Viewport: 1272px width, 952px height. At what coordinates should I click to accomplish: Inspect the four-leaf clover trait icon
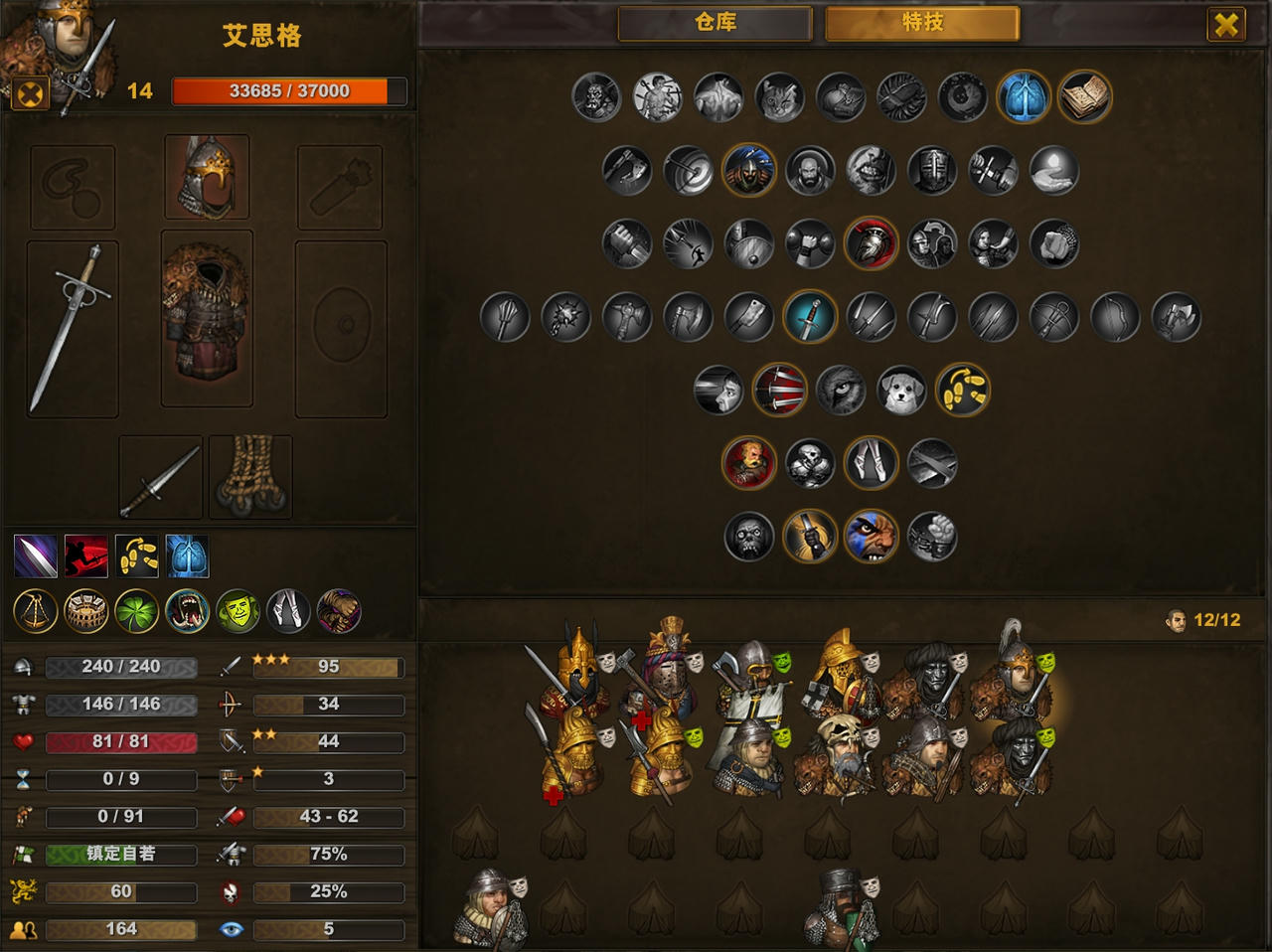click(137, 611)
